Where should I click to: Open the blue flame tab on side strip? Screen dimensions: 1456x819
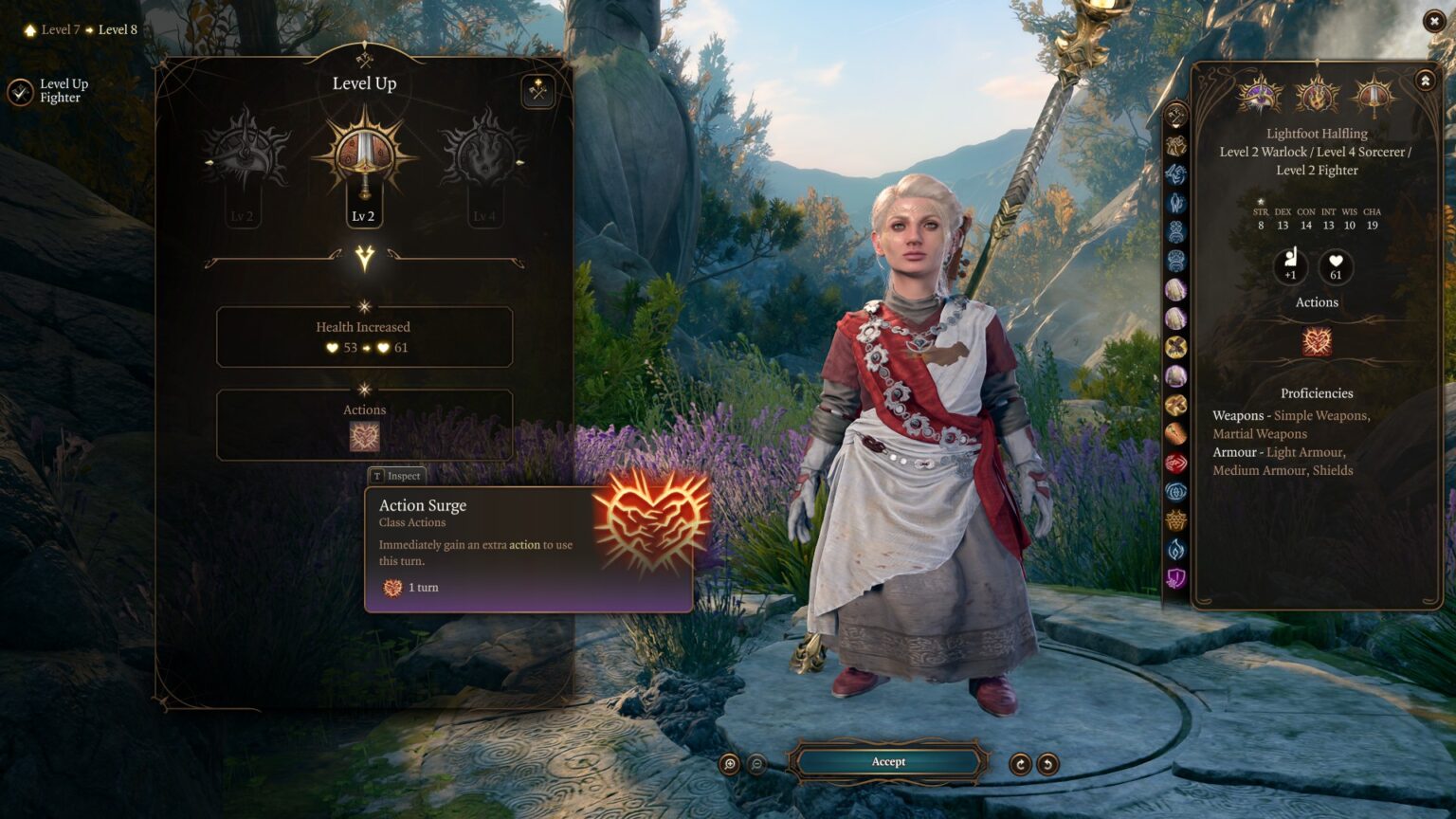click(x=1176, y=549)
